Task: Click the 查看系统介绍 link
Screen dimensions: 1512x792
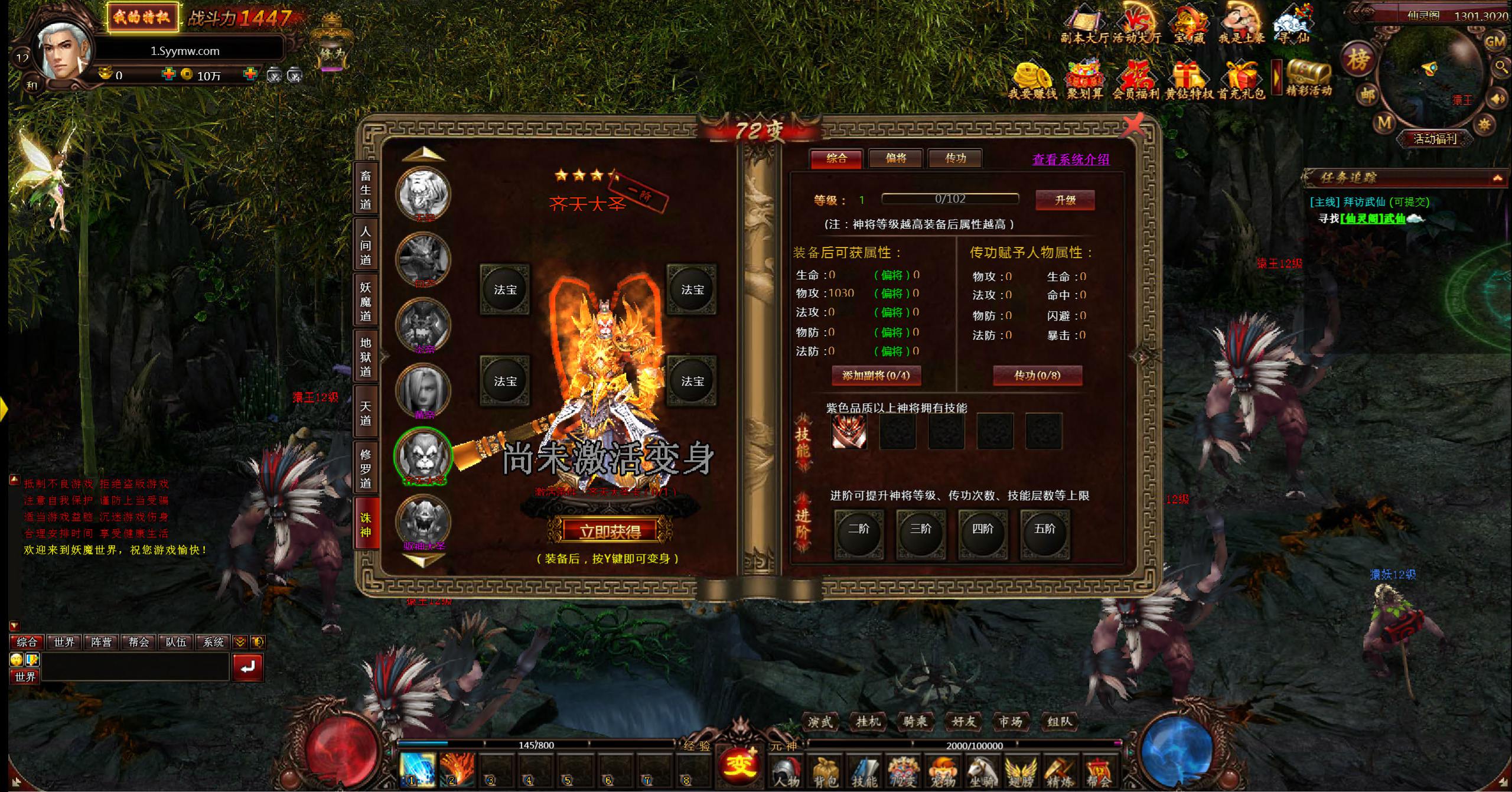Action: (1070, 159)
